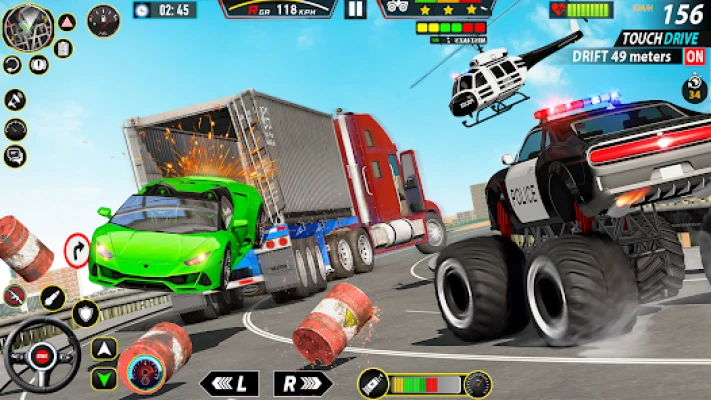Open the clipboard missions icon
The image size is (711, 400).
64,47
